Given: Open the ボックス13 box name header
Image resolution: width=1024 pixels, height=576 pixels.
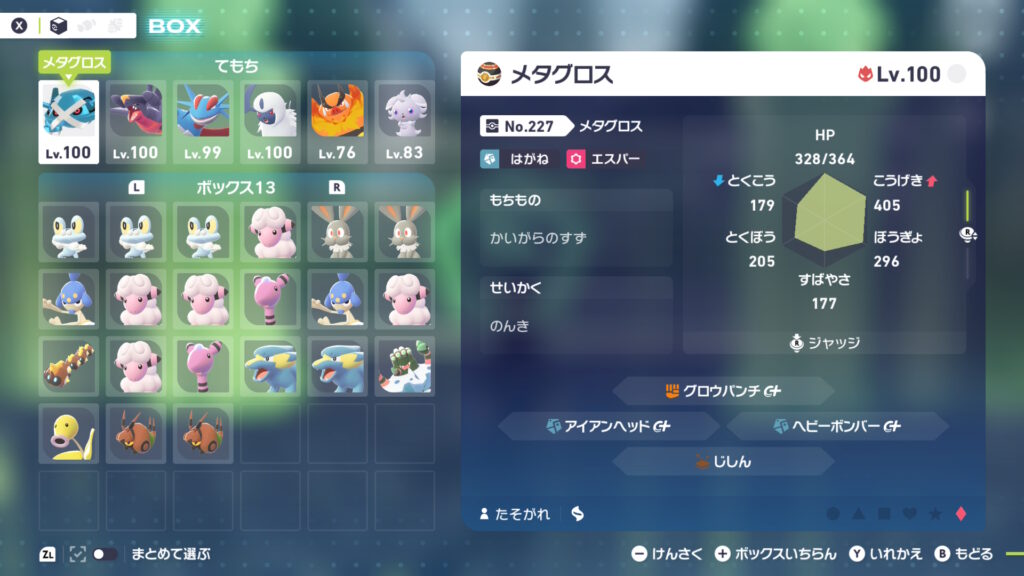Looking at the screenshot, I should [236, 187].
